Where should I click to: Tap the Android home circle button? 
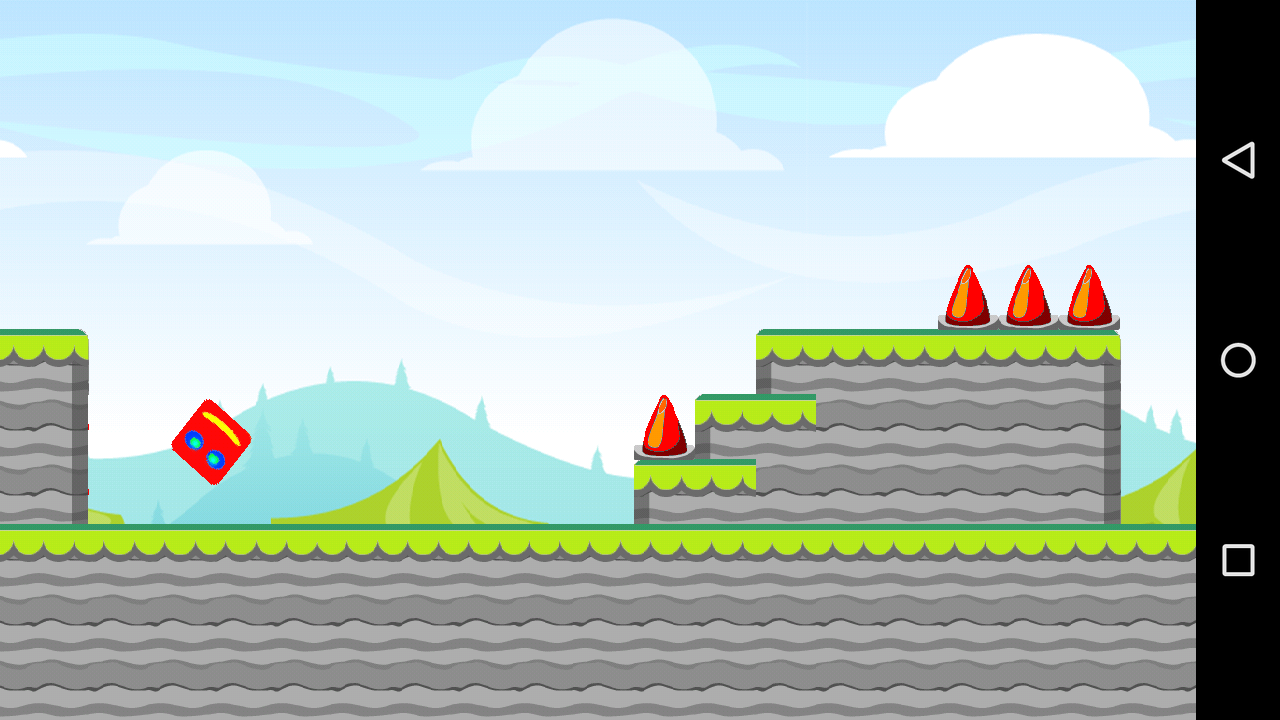coord(1238,360)
